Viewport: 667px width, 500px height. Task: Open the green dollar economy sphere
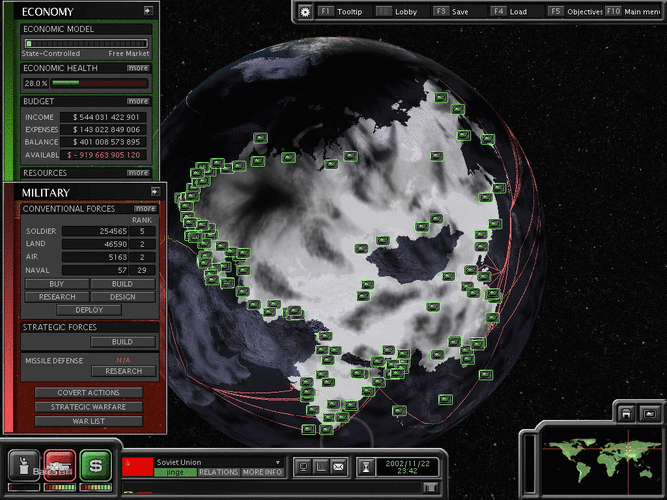pyautogui.click(x=95, y=465)
